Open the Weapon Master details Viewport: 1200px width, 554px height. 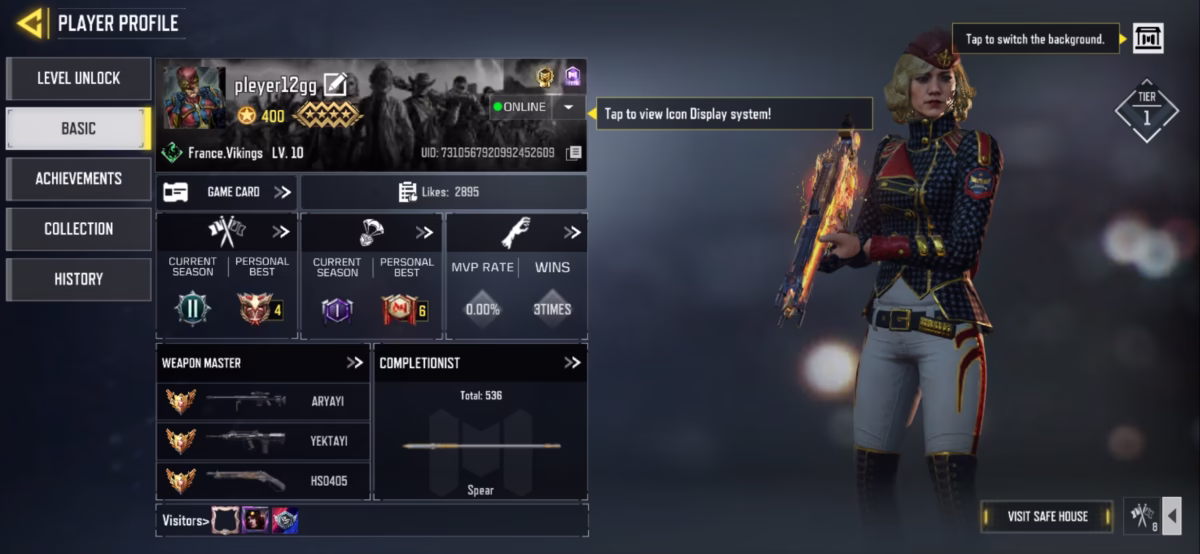pyautogui.click(x=355, y=362)
